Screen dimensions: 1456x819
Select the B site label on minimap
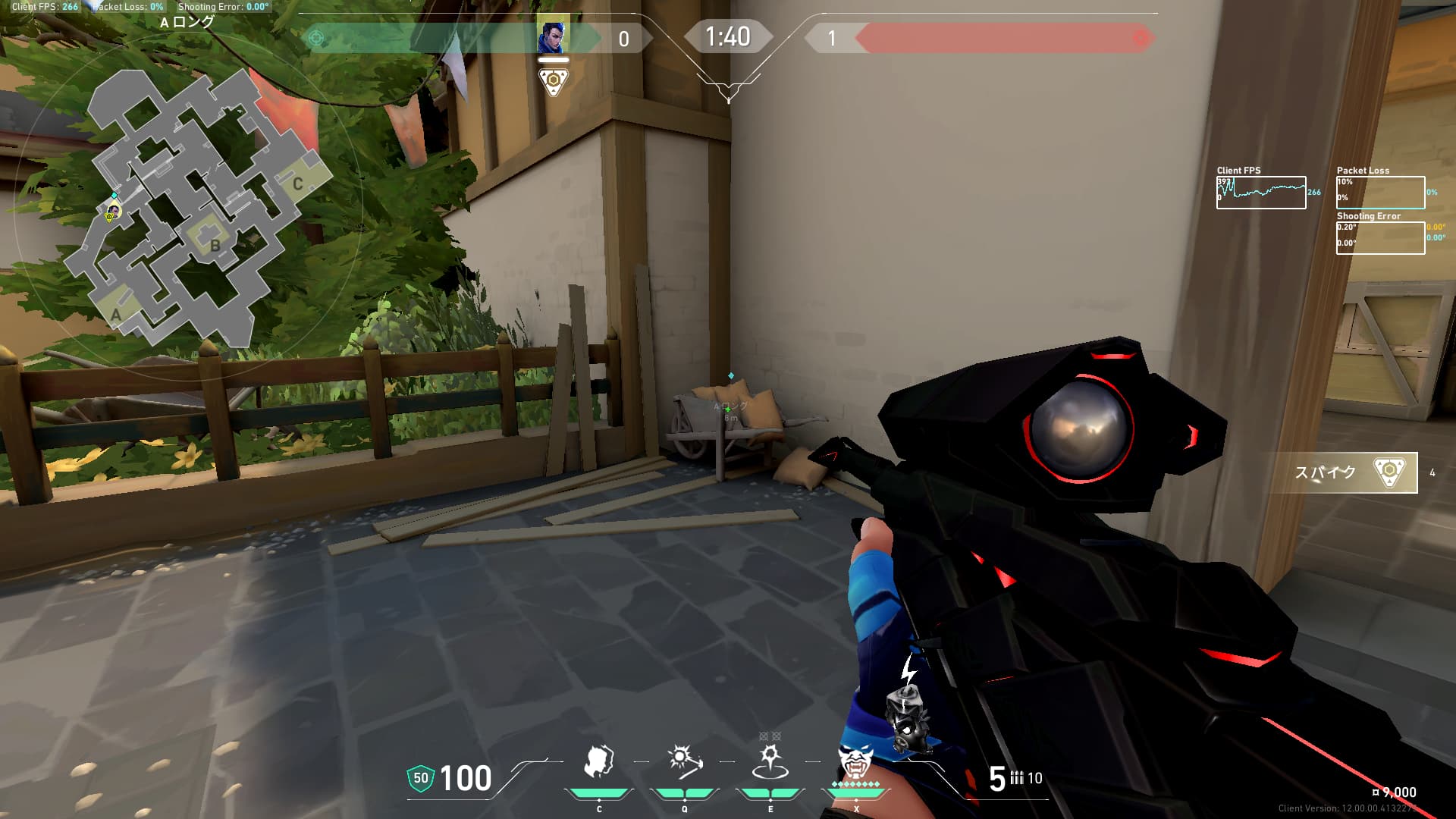[215, 245]
